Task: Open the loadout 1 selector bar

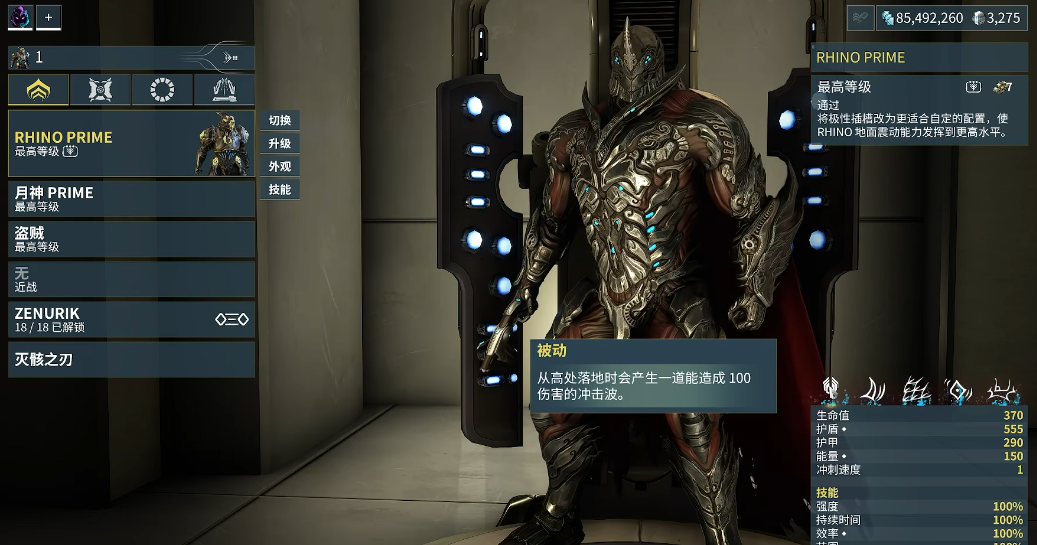Action: point(131,57)
